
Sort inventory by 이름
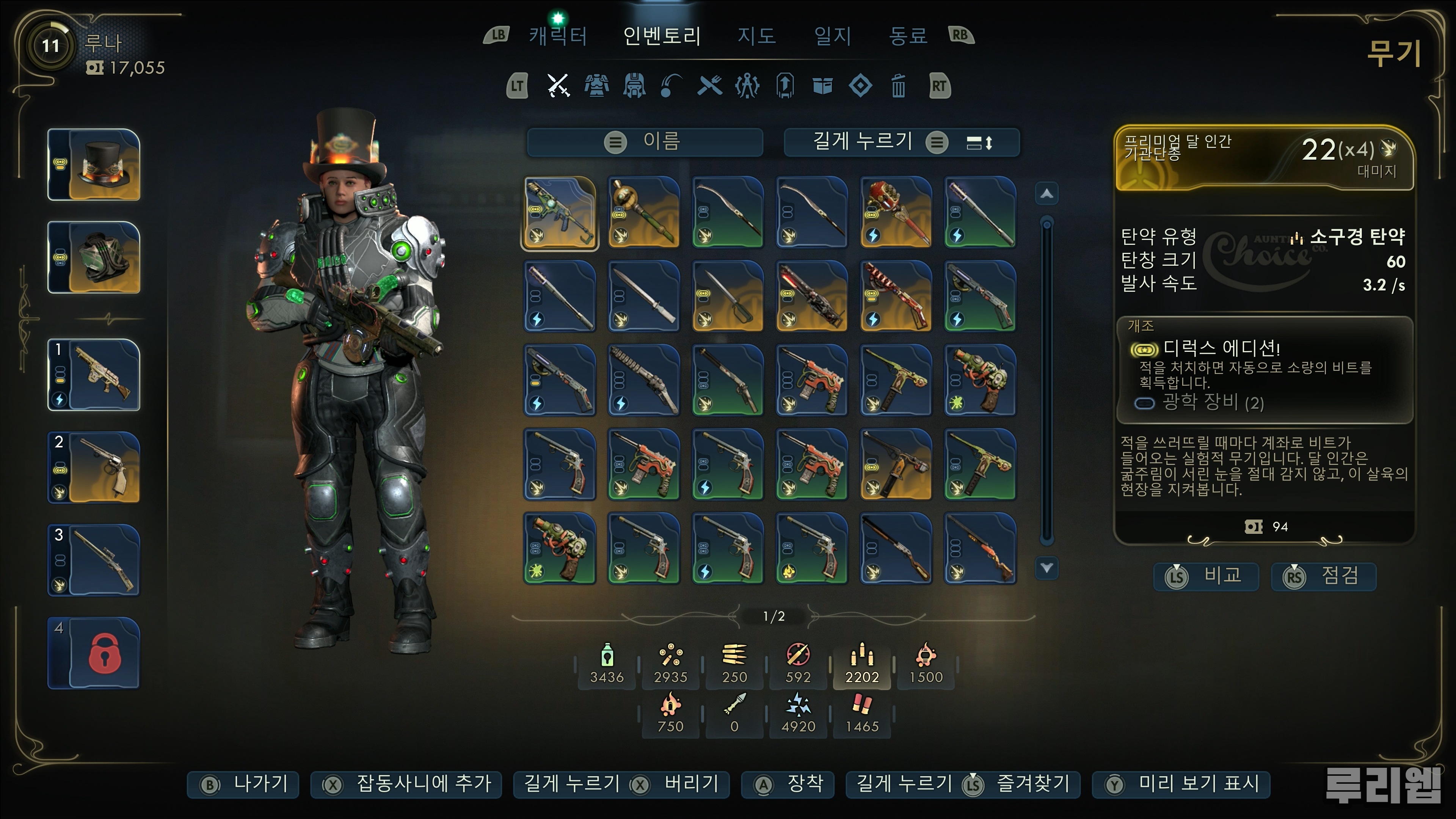coord(645,141)
